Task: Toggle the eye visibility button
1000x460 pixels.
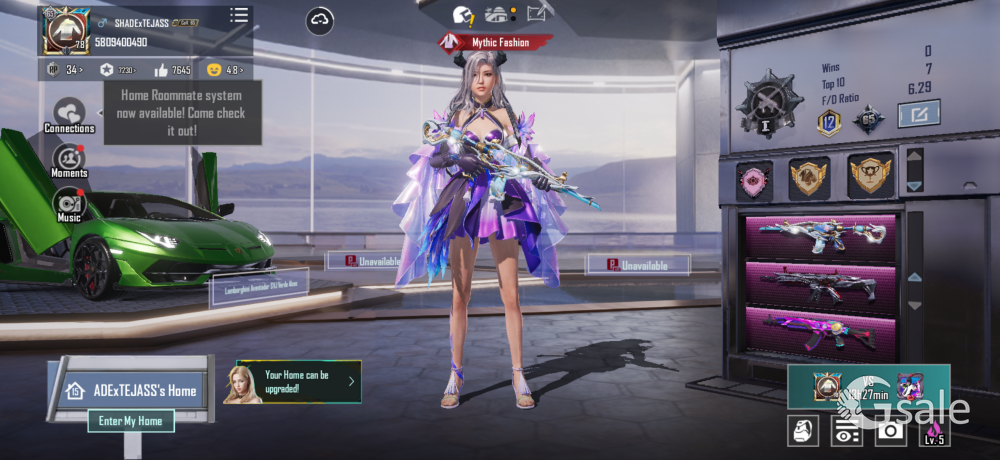Action: (x=846, y=431)
